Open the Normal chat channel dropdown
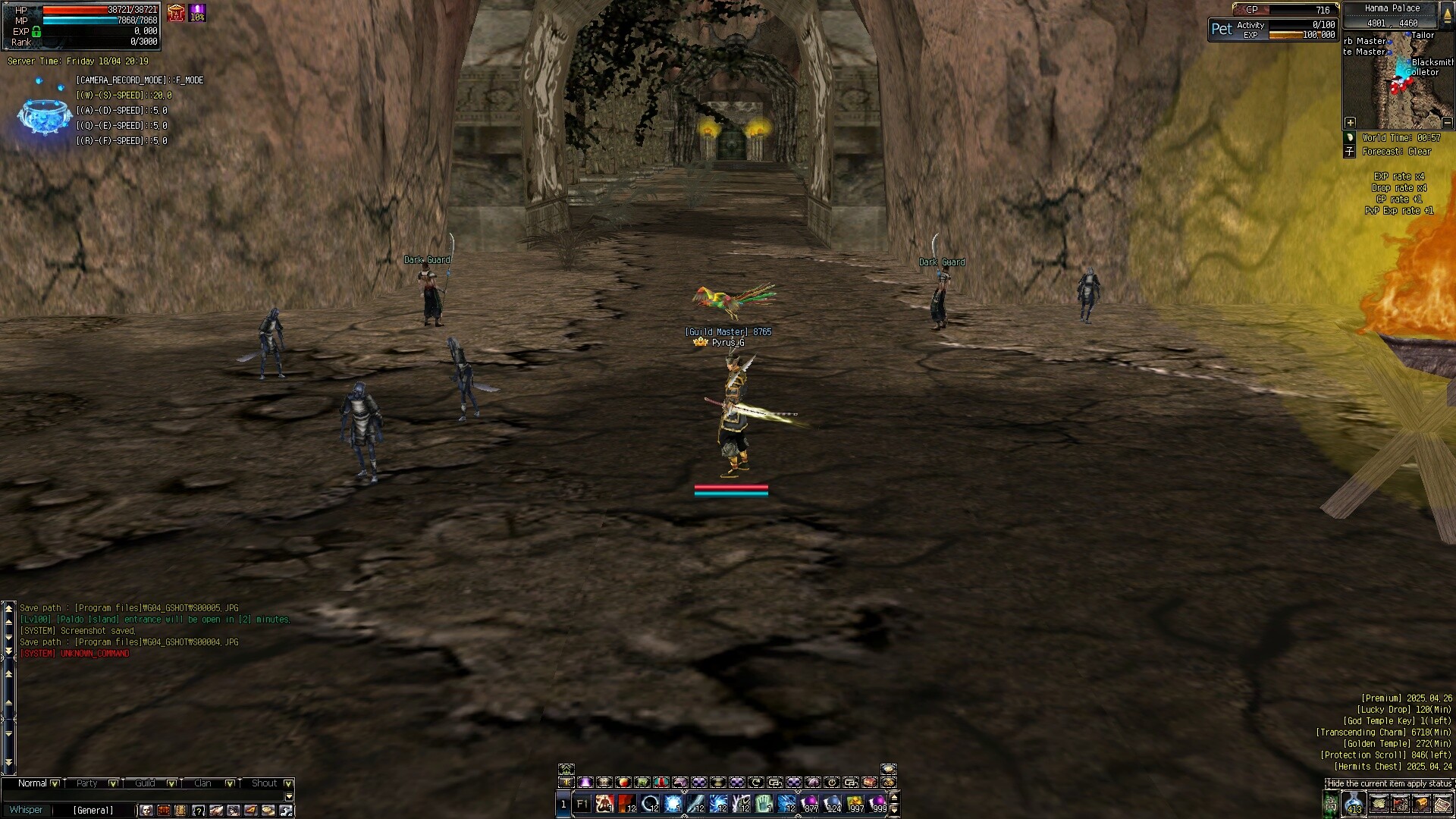Image resolution: width=1456 pixels, height=819 pixels. pos(53,783)
